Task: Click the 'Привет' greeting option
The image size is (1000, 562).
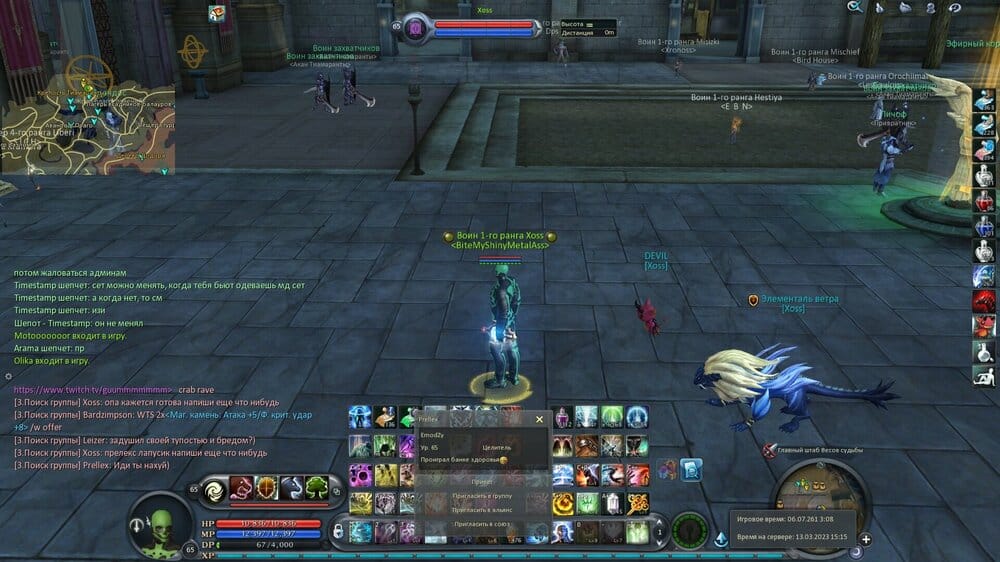Action: (484, 481)
